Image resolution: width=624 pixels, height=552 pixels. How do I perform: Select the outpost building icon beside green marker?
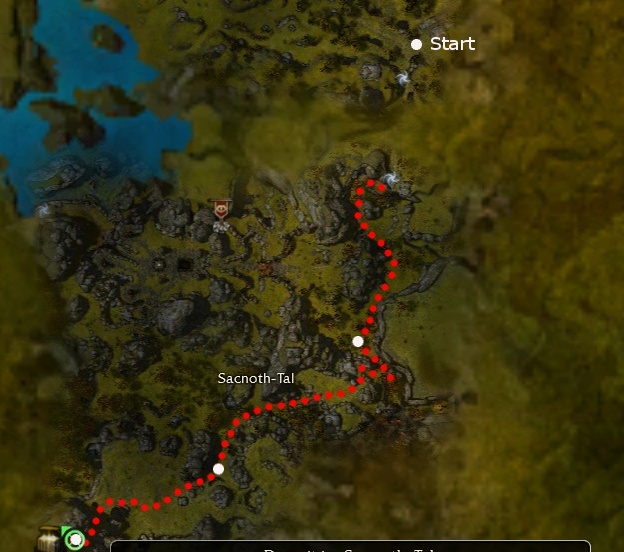point(49,540)
